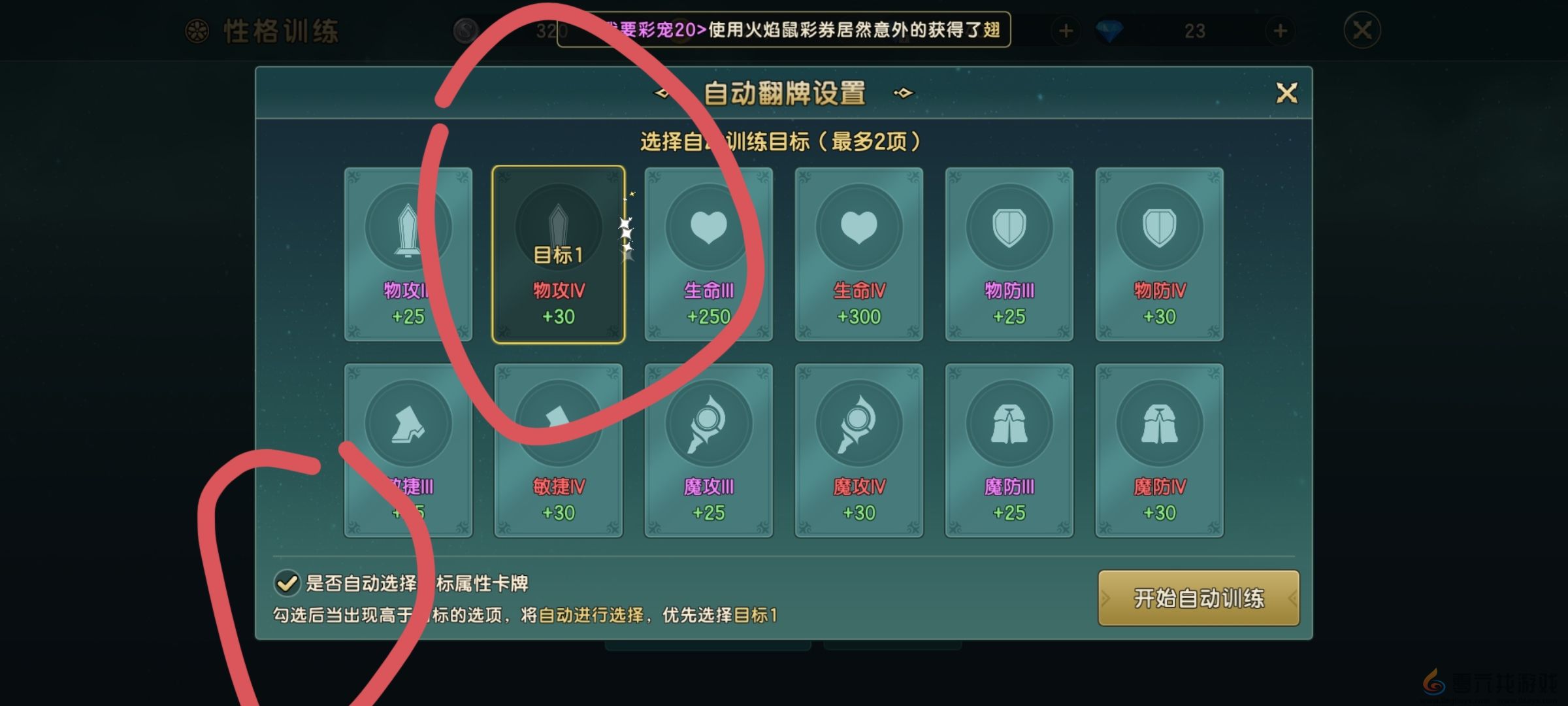Toggle the 生命III card selection
This screenshot has height=706, width=1568.
pos(708,255)
